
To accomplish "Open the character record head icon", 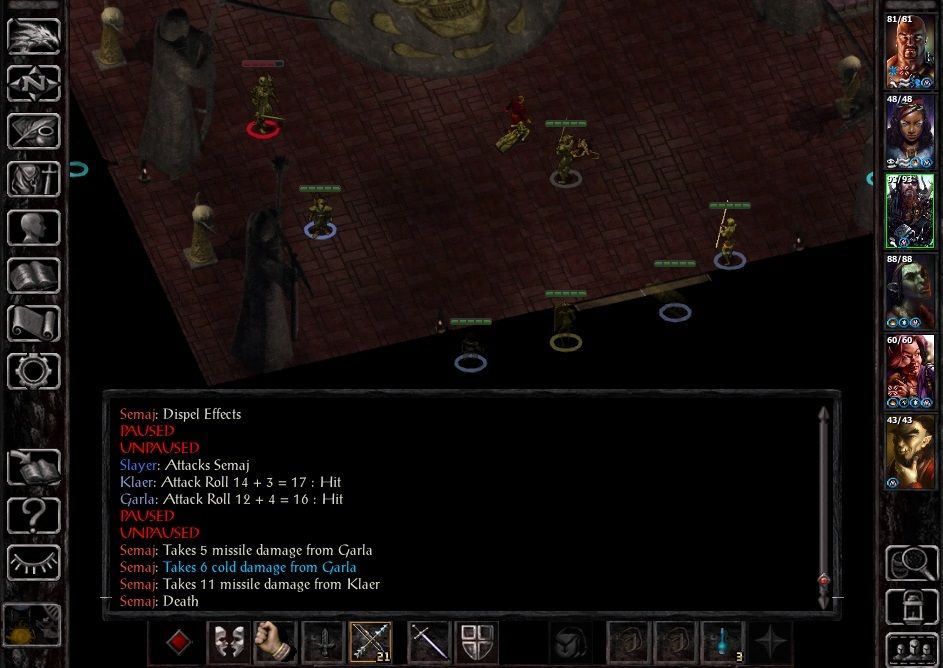I will (x=33, y=227).
